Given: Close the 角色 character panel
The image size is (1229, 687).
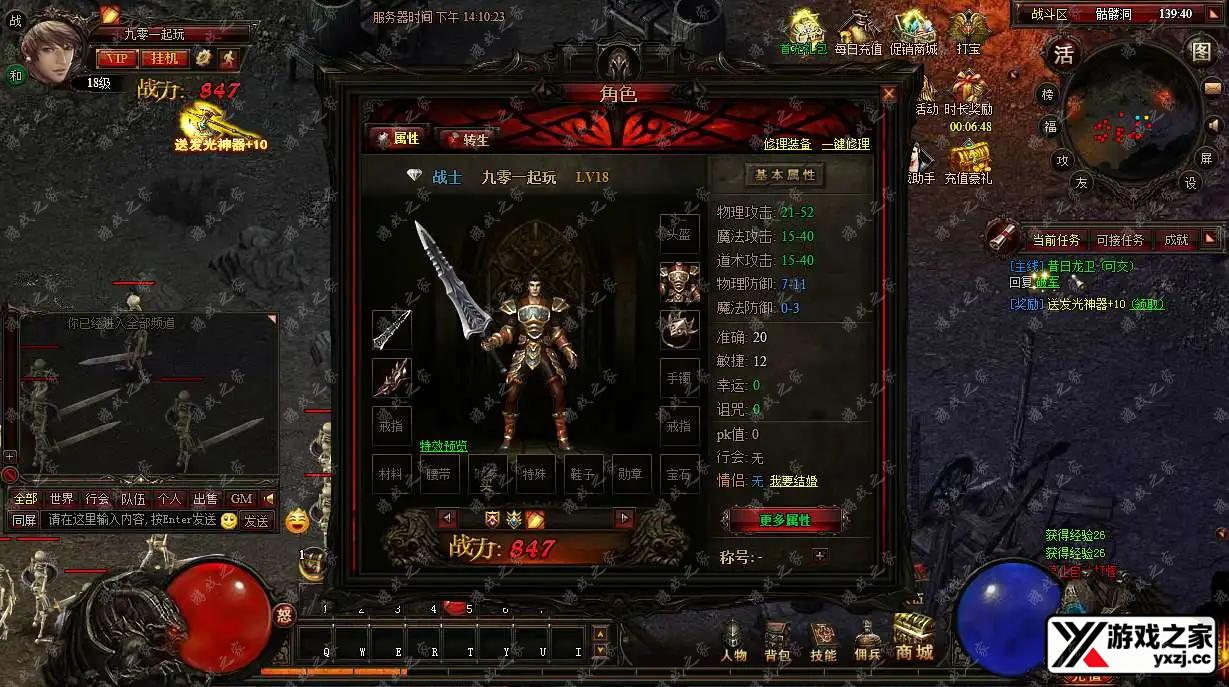Looking at the screenshot, I should [x=888, y=94].
